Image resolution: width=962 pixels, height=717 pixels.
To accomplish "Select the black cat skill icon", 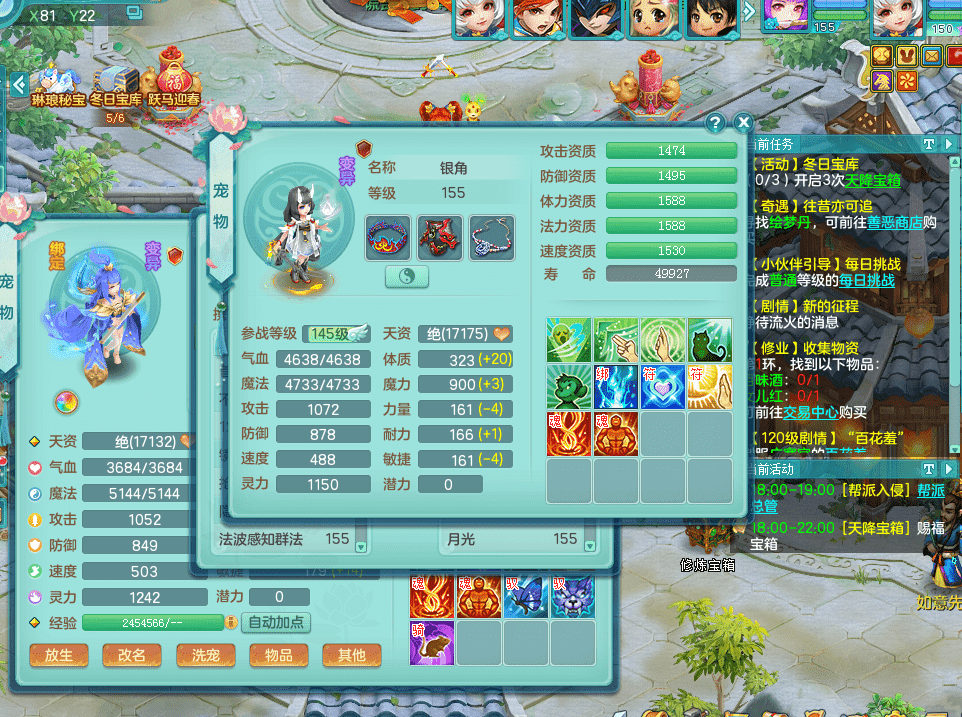I will 710,340.
